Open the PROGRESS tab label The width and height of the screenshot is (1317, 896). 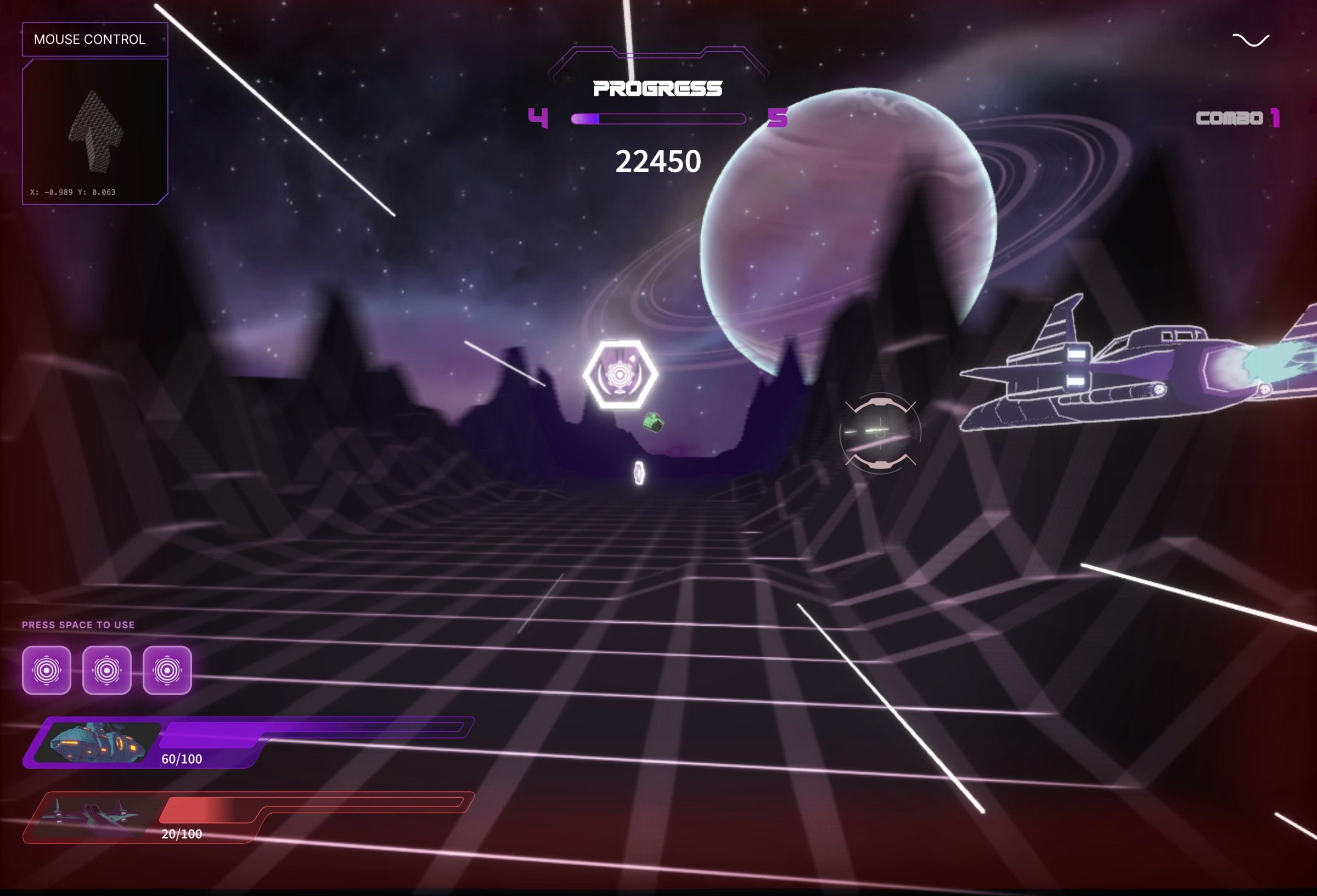click(657, 88)
